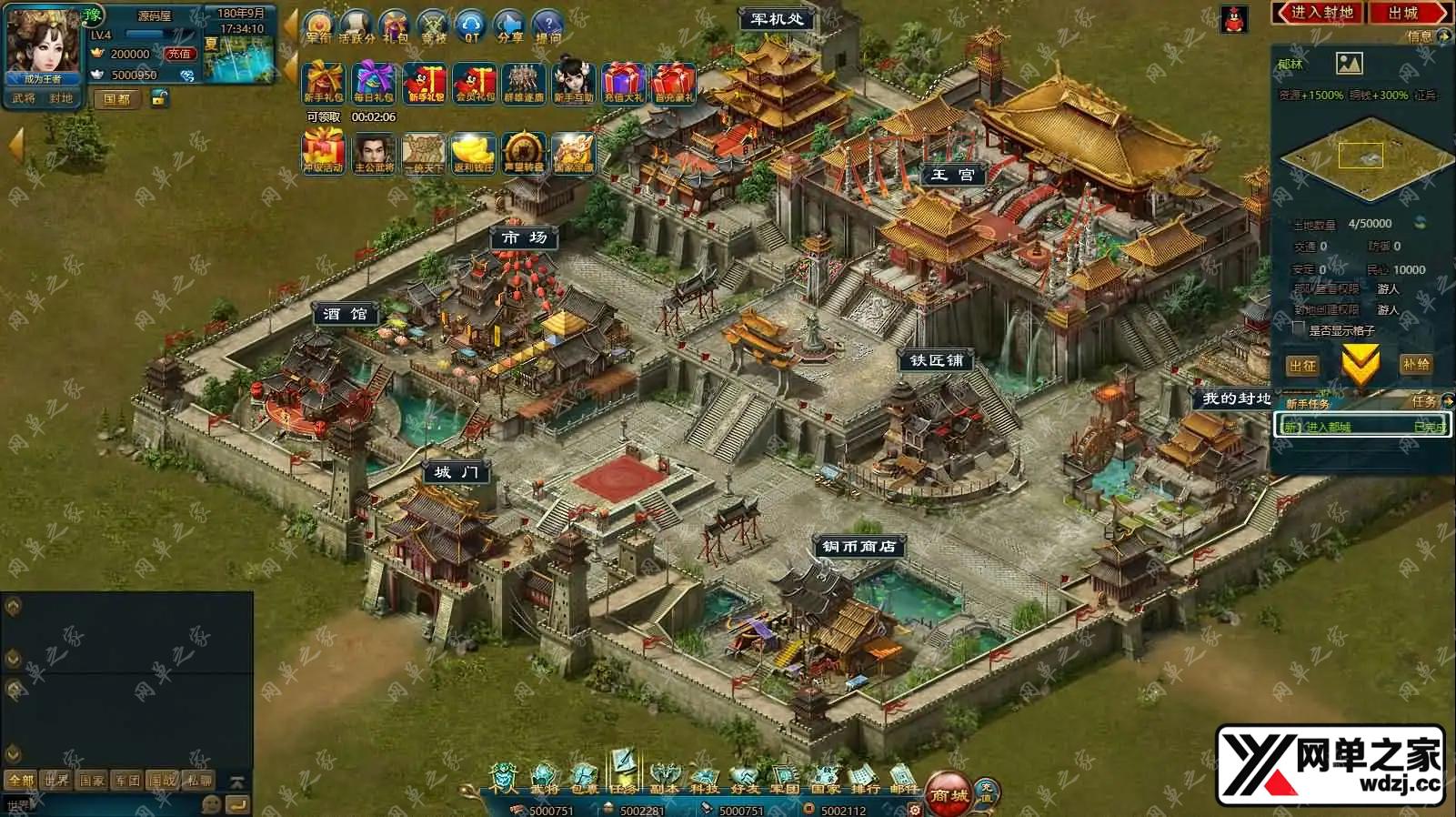
Task: Open the 首充豪礼 first-recharge gift
Action: click(674, 84)
